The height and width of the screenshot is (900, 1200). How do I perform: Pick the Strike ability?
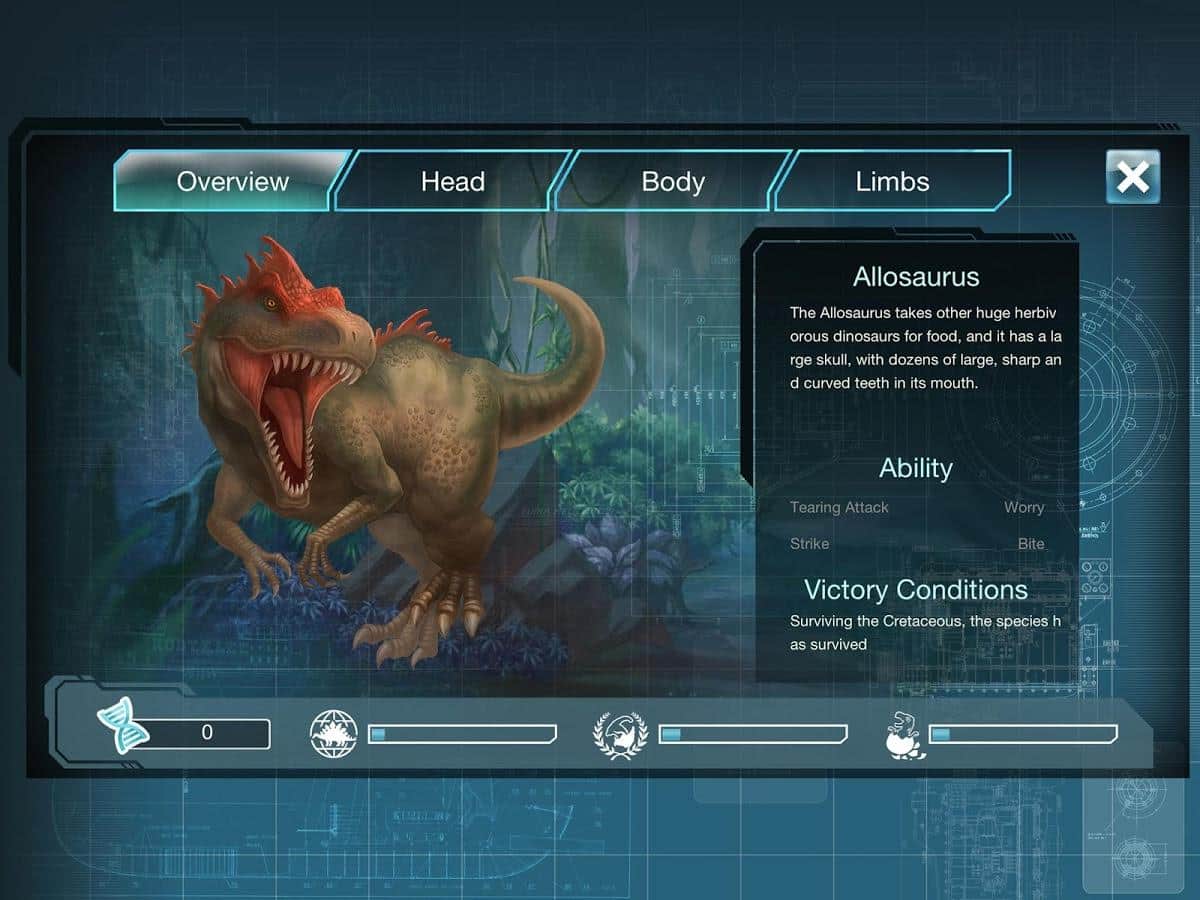[809, 544]
